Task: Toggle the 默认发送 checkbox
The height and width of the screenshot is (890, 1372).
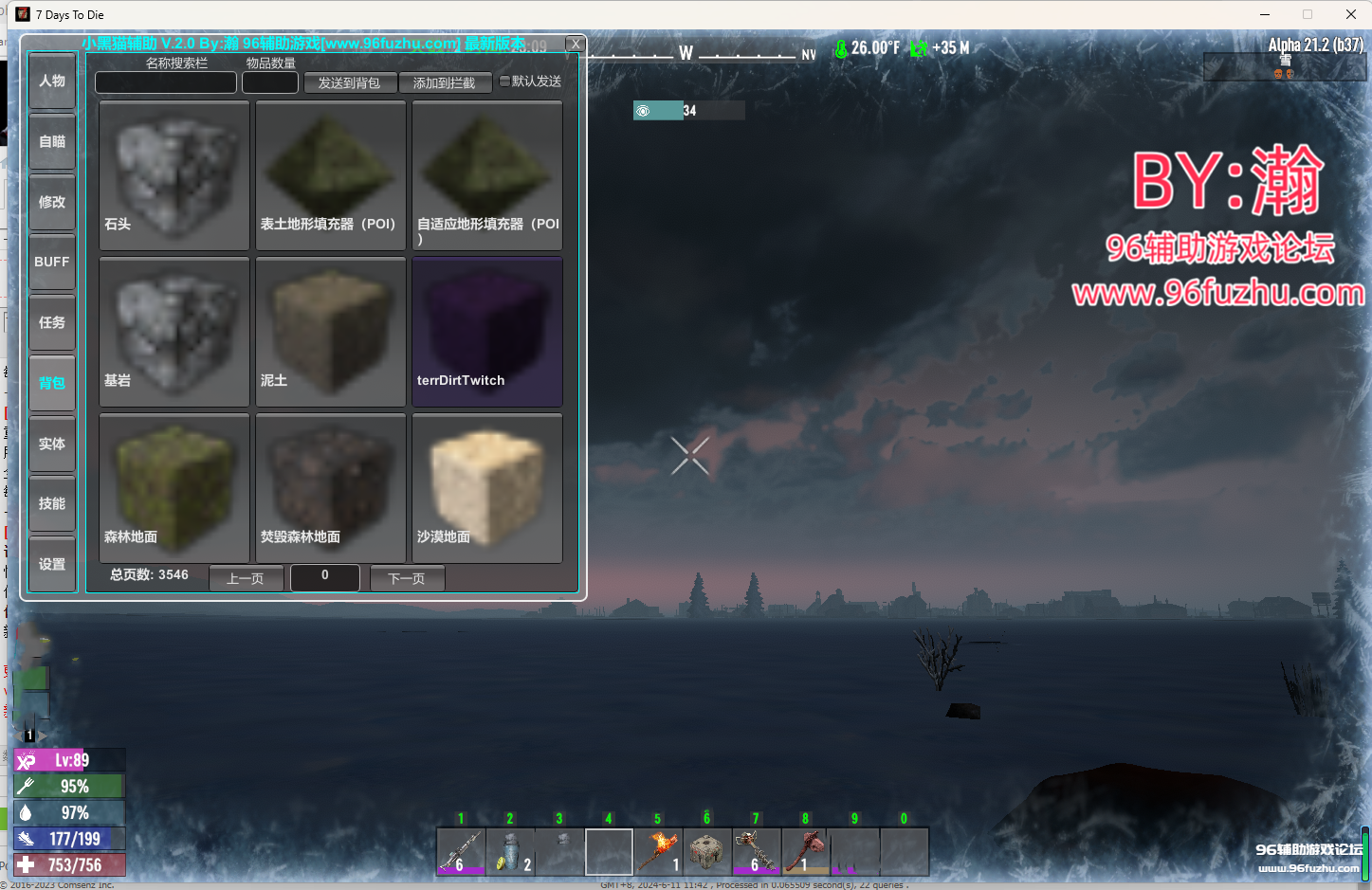Action: (504, 82)
